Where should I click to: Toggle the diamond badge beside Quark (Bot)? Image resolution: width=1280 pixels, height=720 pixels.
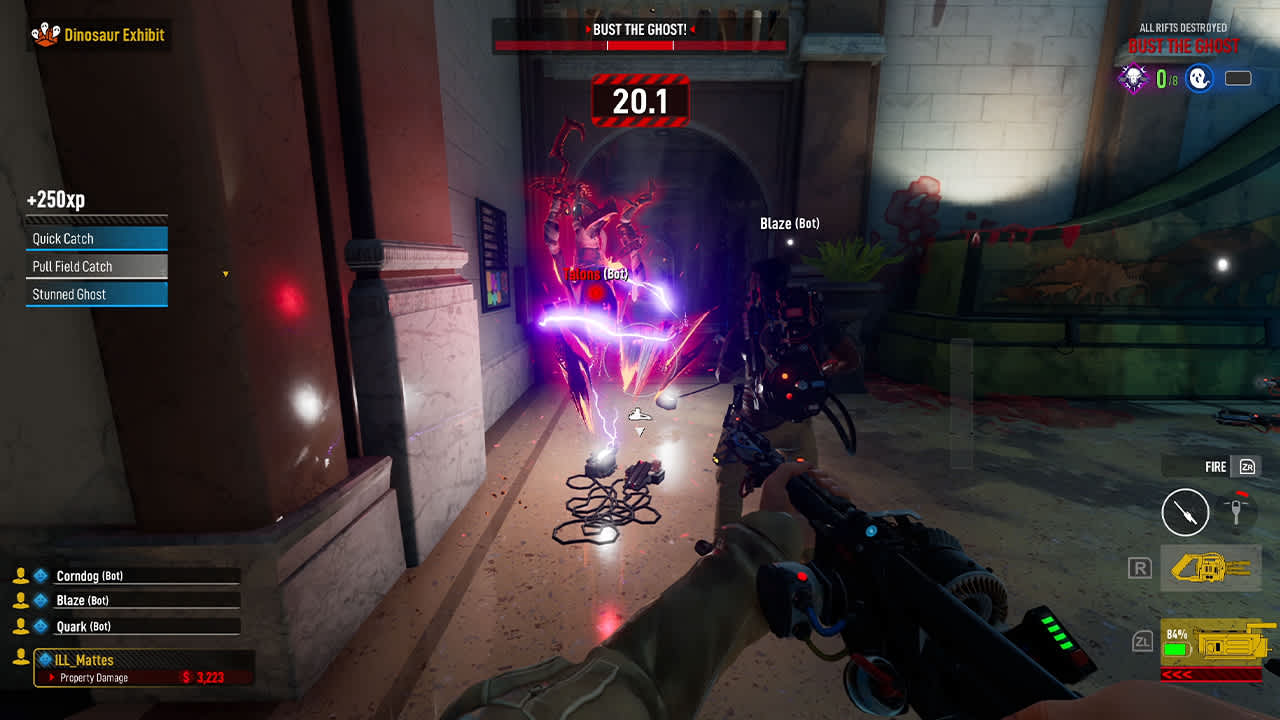tap(38, 625)
